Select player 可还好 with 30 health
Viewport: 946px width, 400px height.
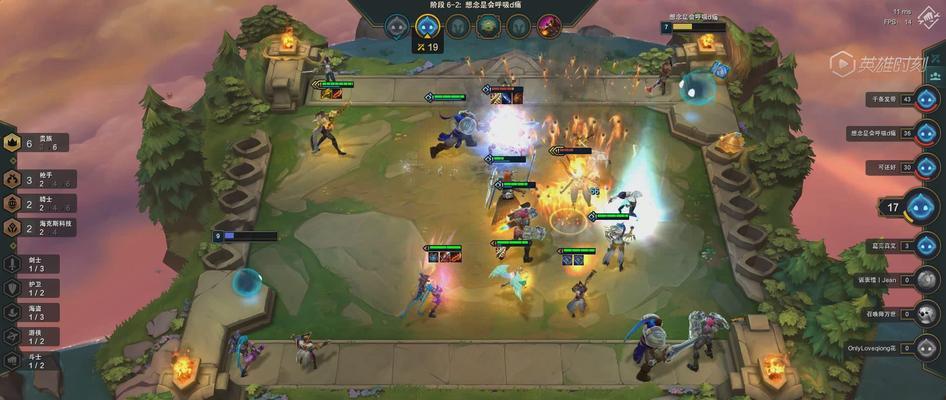[928, 166]
